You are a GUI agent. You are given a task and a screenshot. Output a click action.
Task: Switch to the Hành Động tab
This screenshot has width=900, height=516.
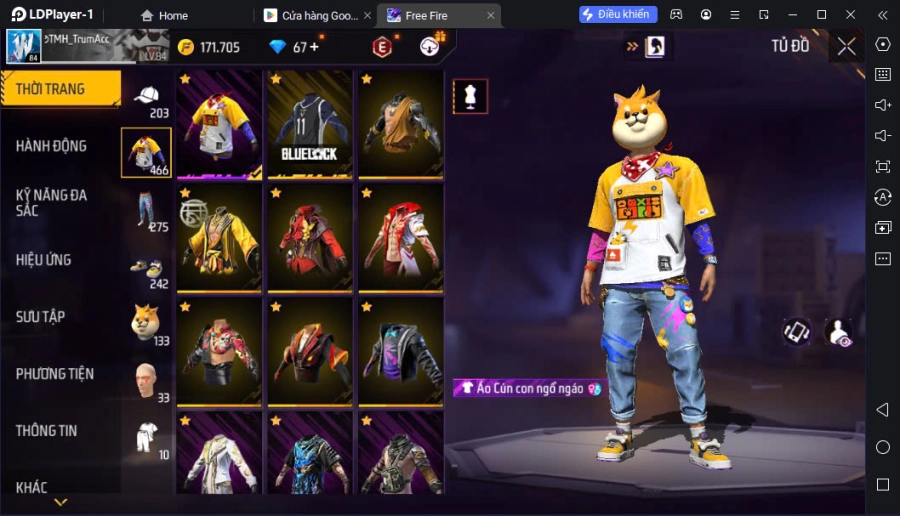point(52,146)
